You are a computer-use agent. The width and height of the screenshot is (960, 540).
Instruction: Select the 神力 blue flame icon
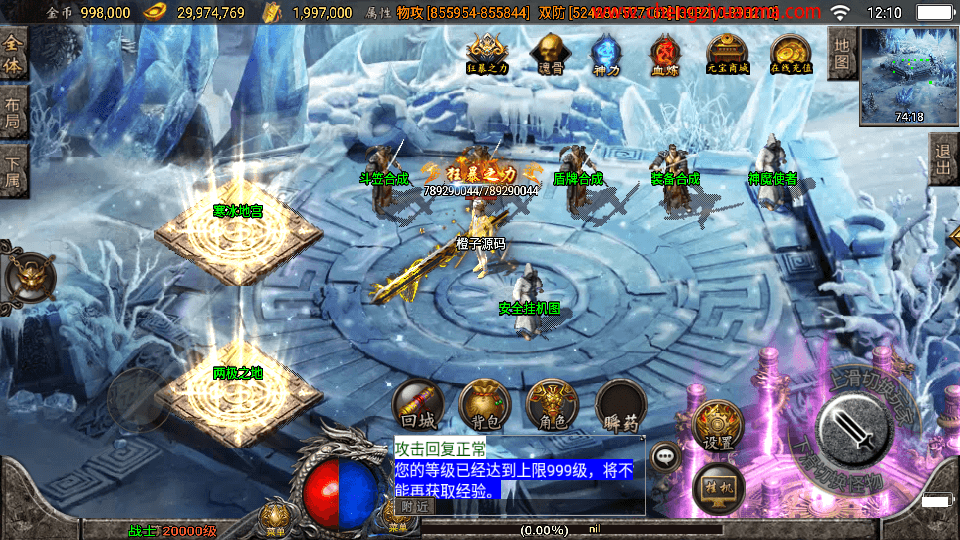[606, 53]
